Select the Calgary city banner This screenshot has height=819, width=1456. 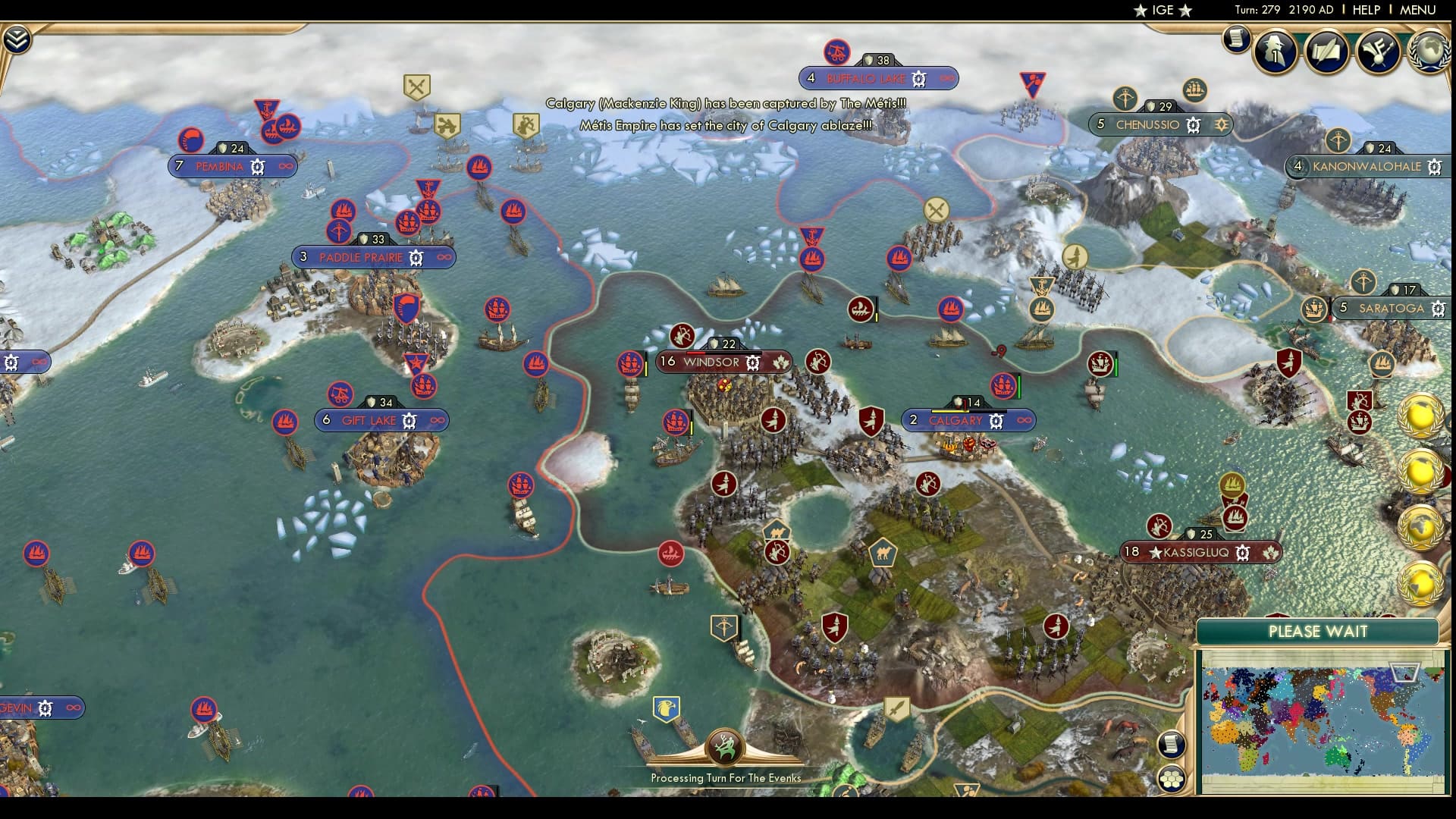coord(957,419)
